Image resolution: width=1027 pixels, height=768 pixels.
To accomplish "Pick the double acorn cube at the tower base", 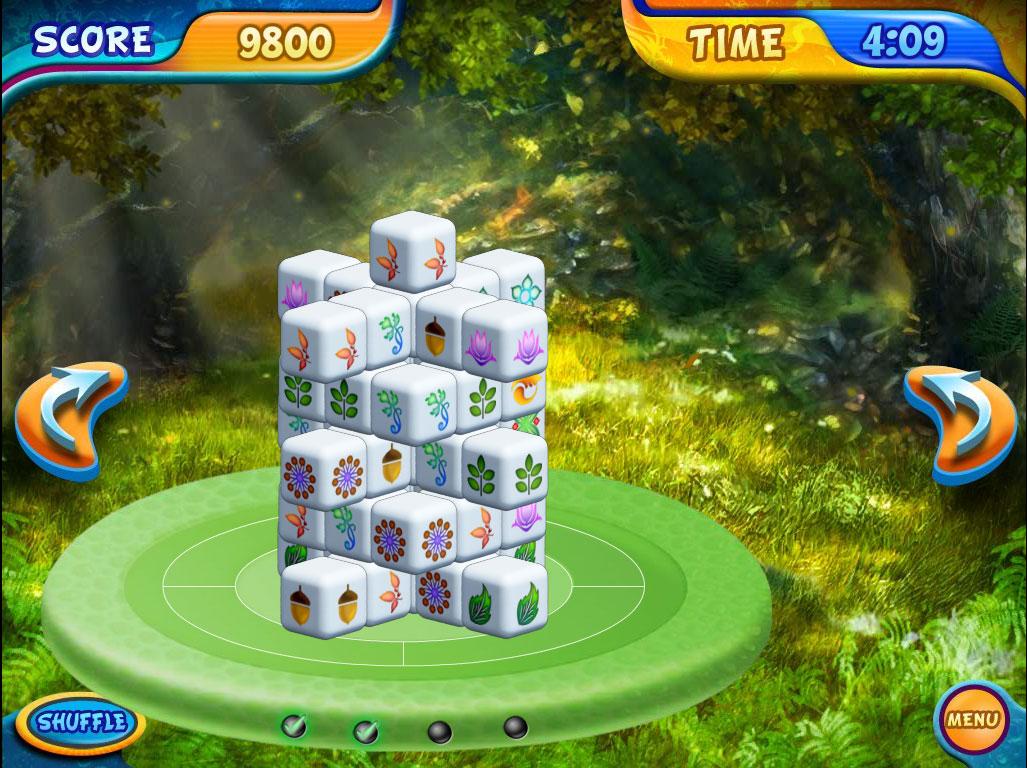I will click(322, 602).
